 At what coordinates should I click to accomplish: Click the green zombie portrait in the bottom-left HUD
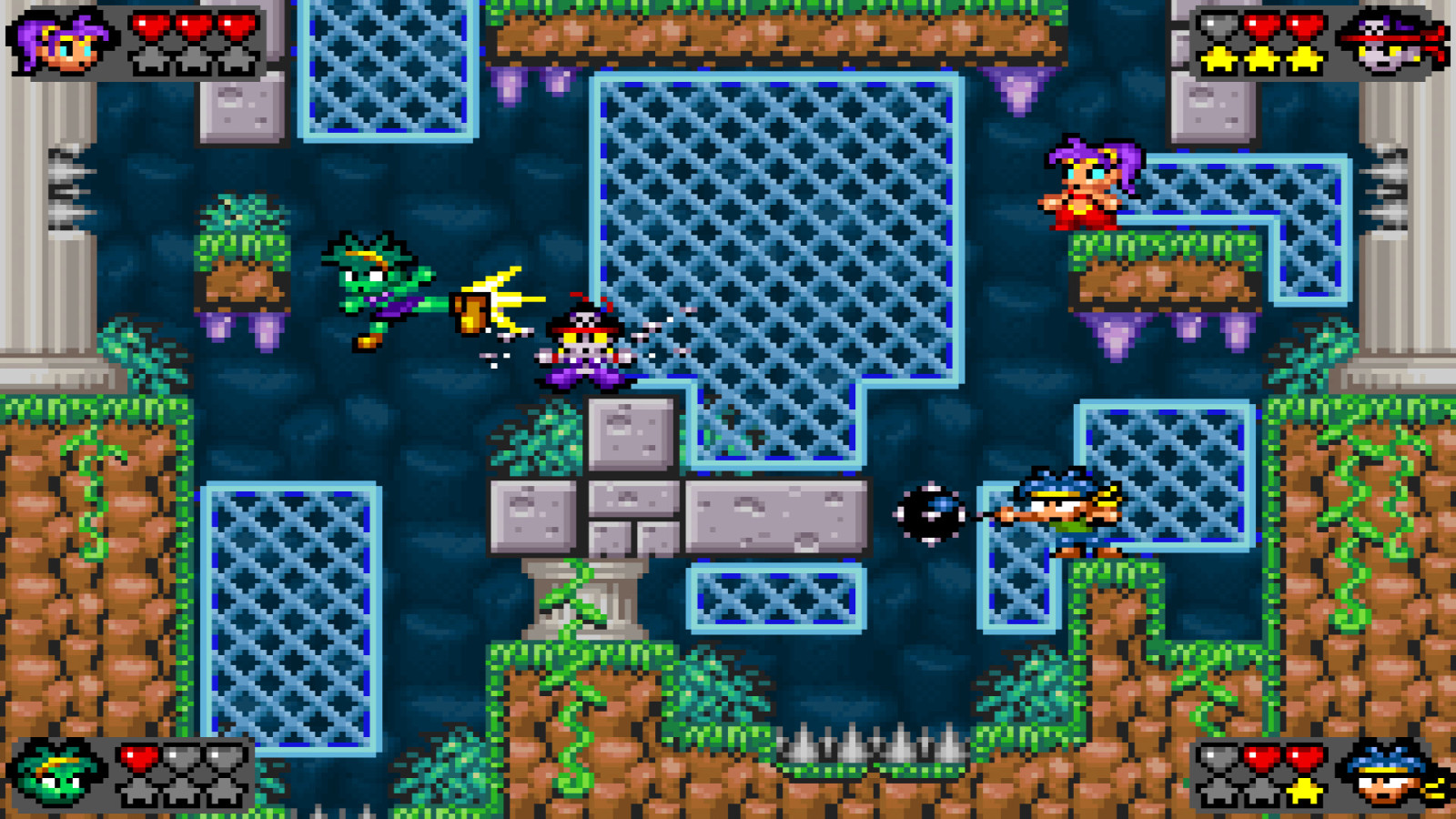pos(55,778)
